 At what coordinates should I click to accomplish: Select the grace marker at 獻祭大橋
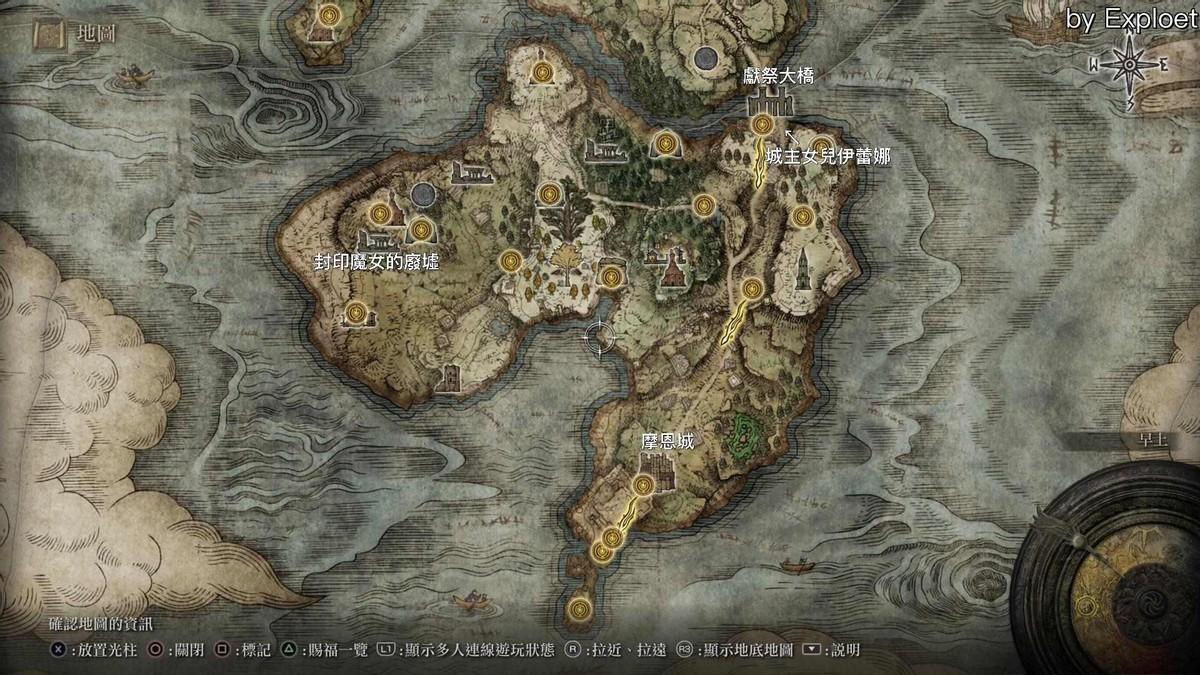pyautogui.click(x=762, y=124)
